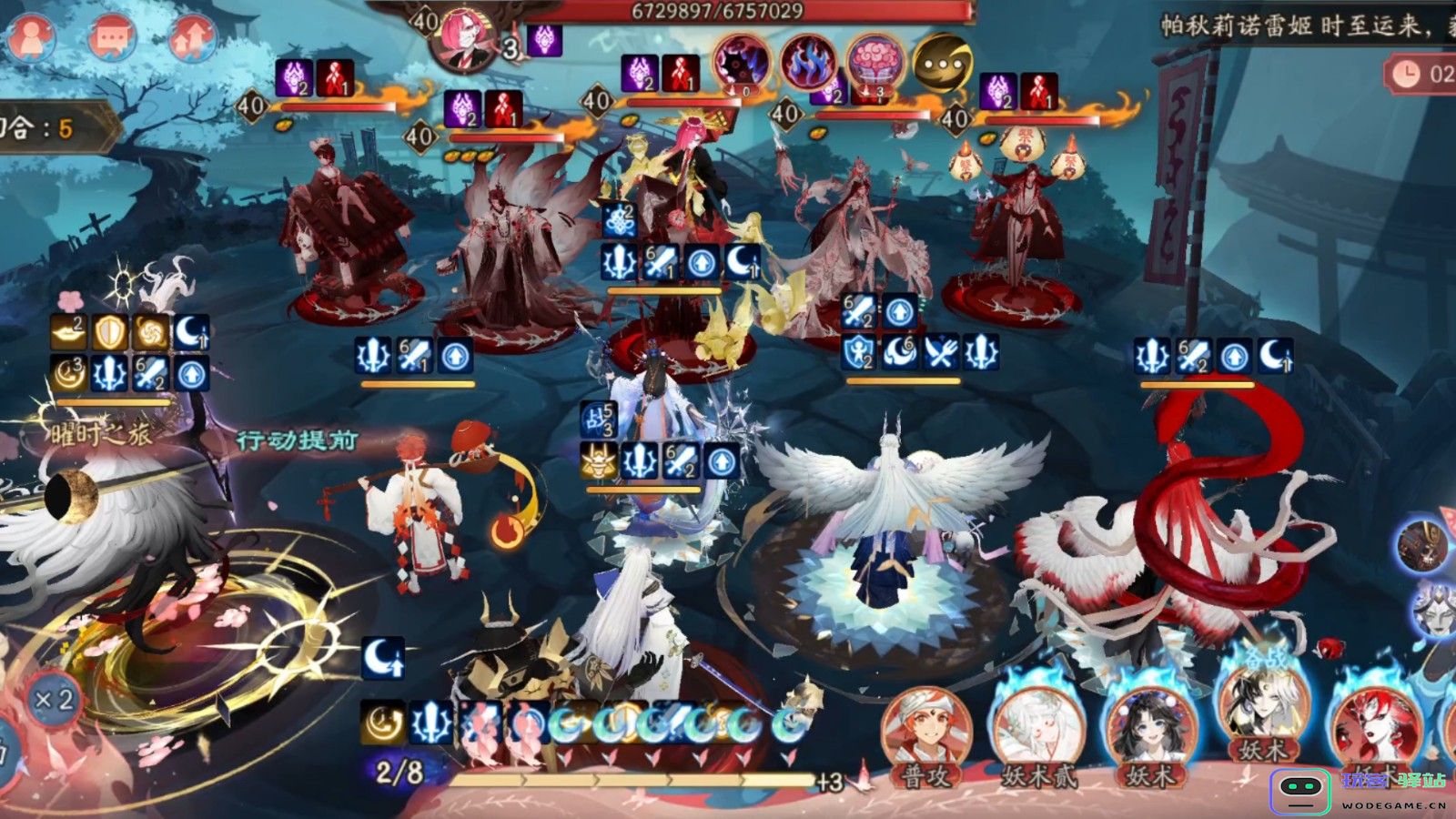
Task: Select the shikigami avatar on the right edge
Action: [x=1423, y=544]
